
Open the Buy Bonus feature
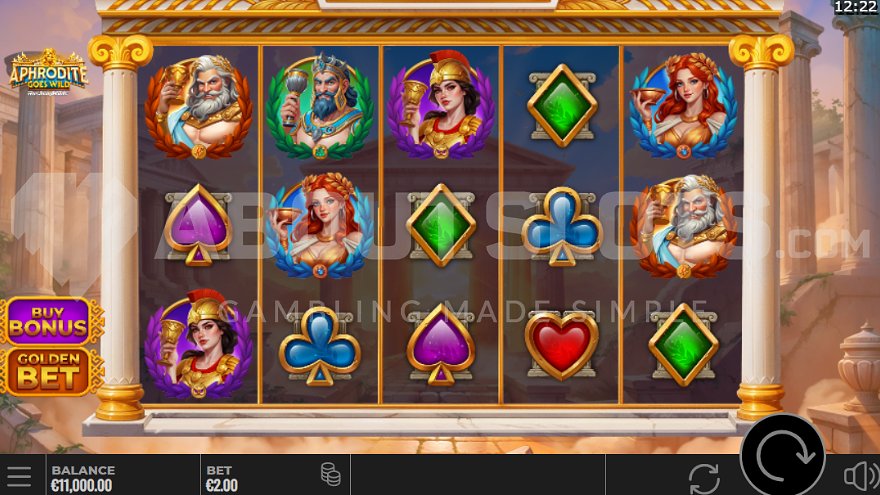click(50, 321)
